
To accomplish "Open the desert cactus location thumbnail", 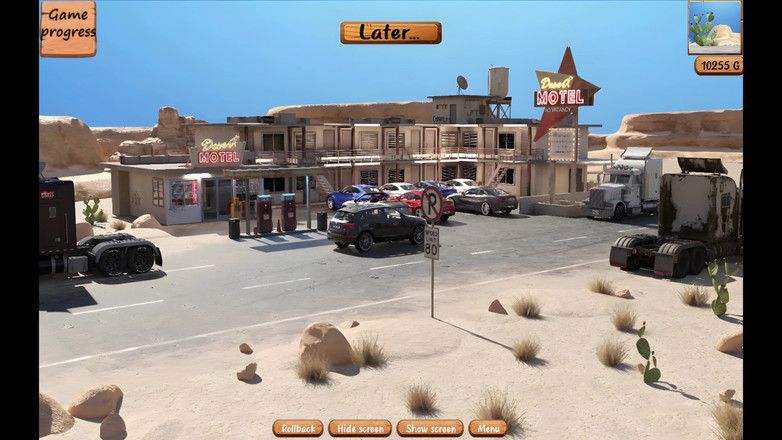I will pos(714,27).
